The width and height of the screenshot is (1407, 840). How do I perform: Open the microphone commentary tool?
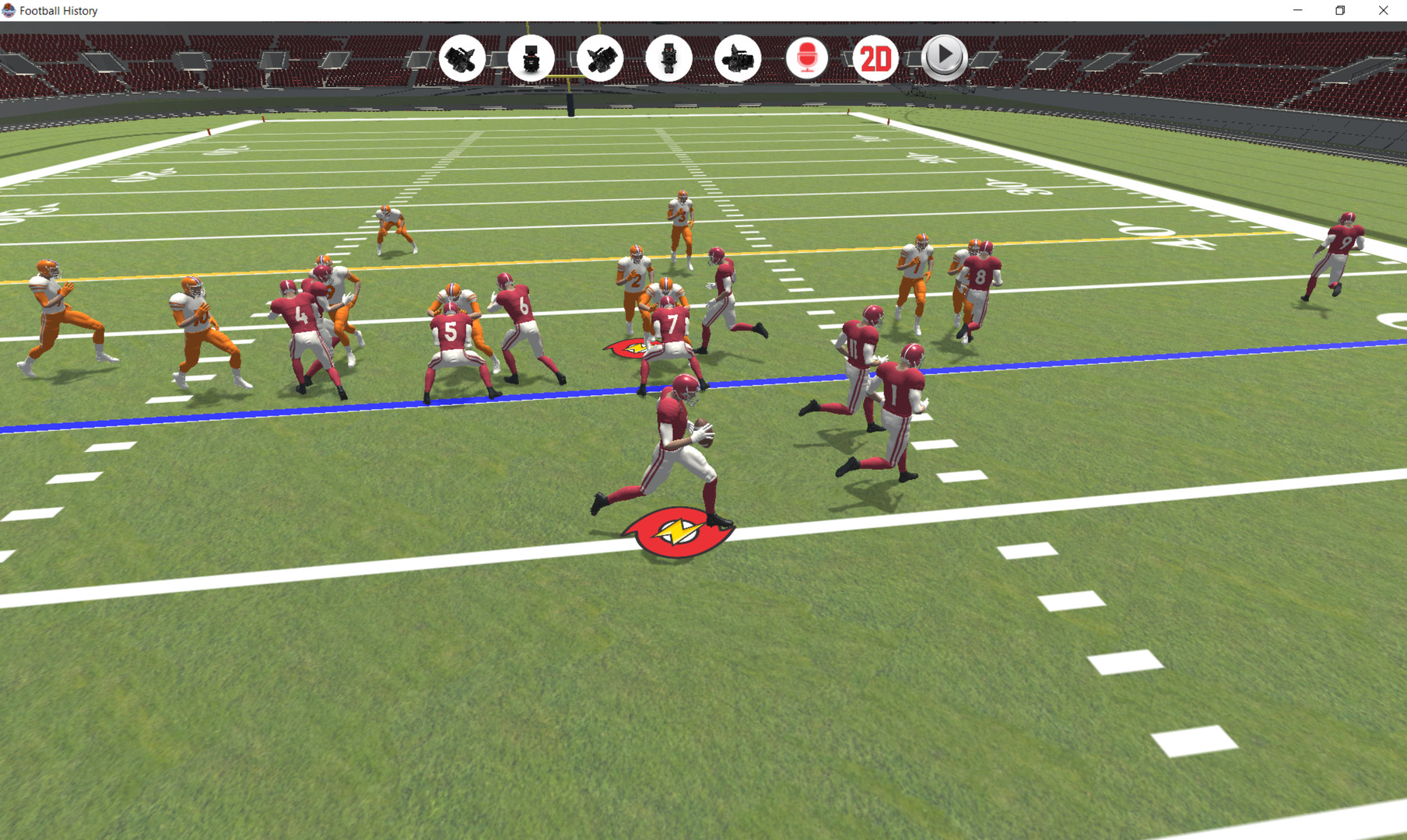(x=806, y=58)
